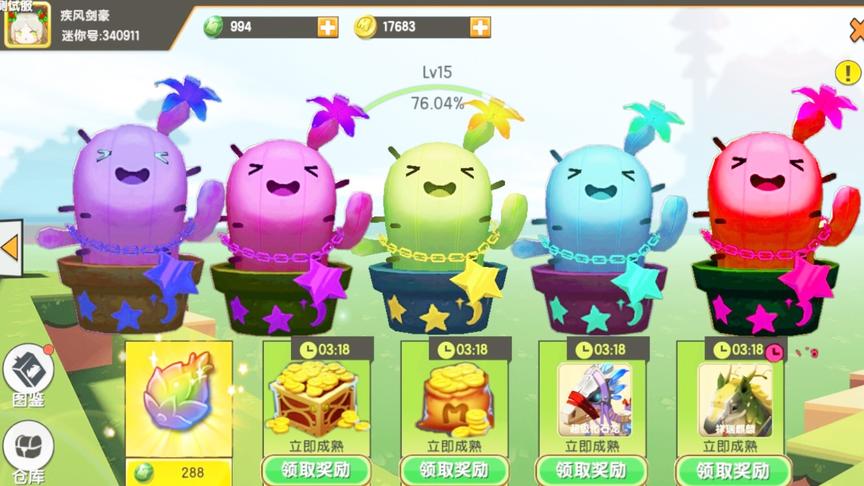
Task: Add more gold coins with plus button
Action: (x=481, y=27)
